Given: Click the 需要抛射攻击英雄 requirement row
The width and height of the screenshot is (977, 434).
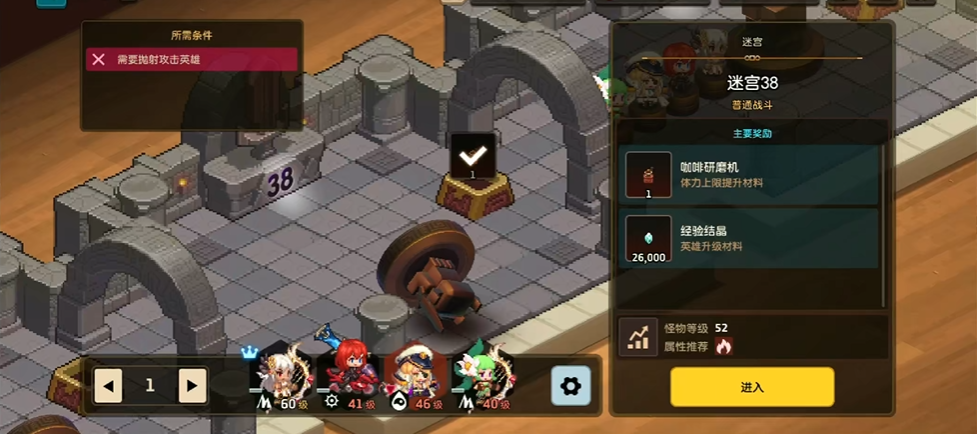Looking at the screenshot, I should coord(191,60).
